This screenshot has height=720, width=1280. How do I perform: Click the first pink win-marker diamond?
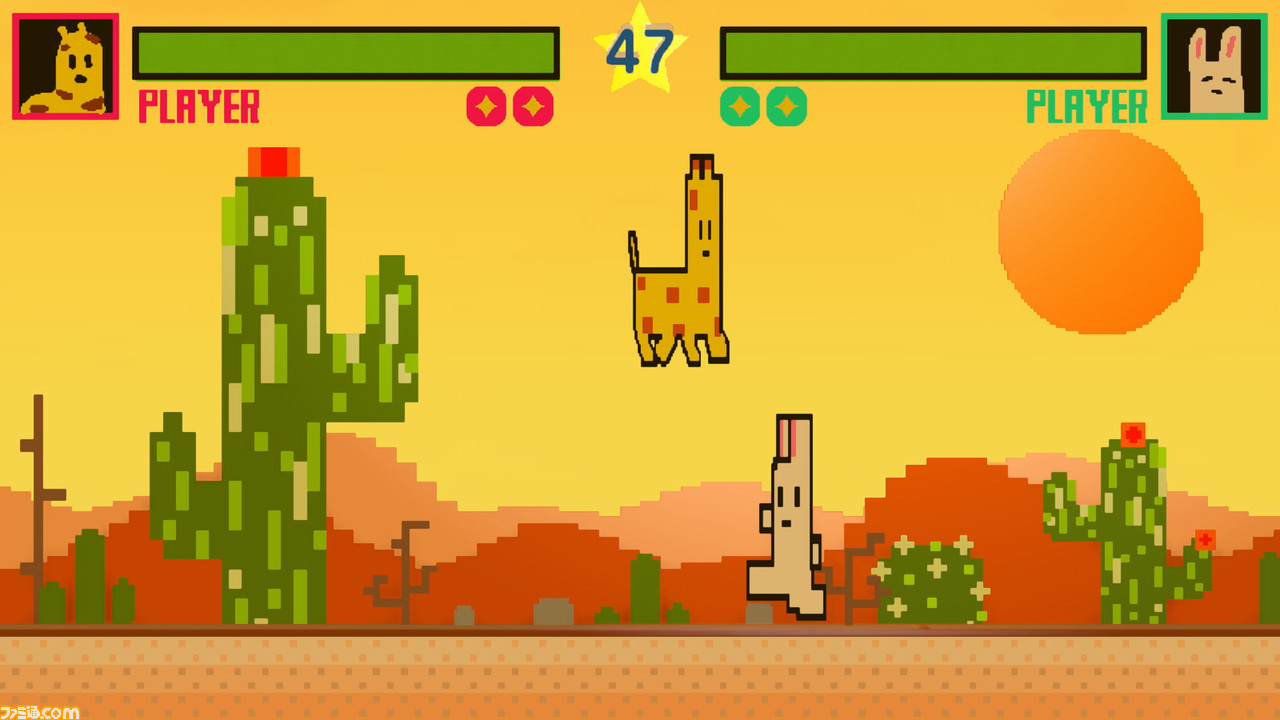pyautogui.click(x=486, y=107)
